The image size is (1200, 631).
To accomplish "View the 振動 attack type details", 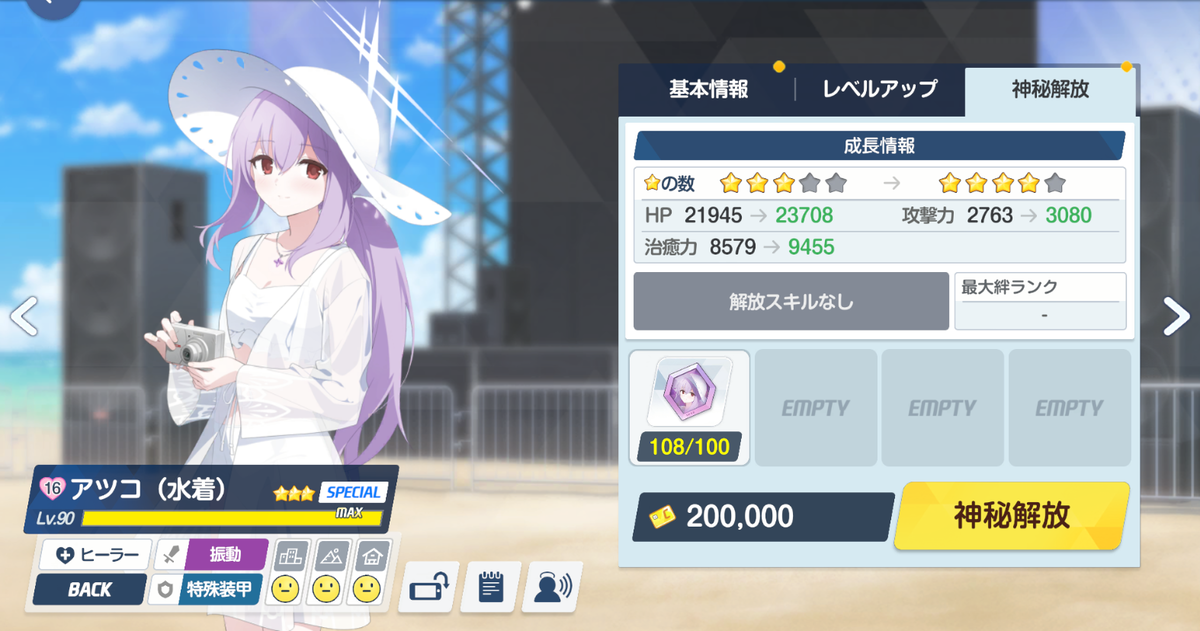I will click(212, 554).
